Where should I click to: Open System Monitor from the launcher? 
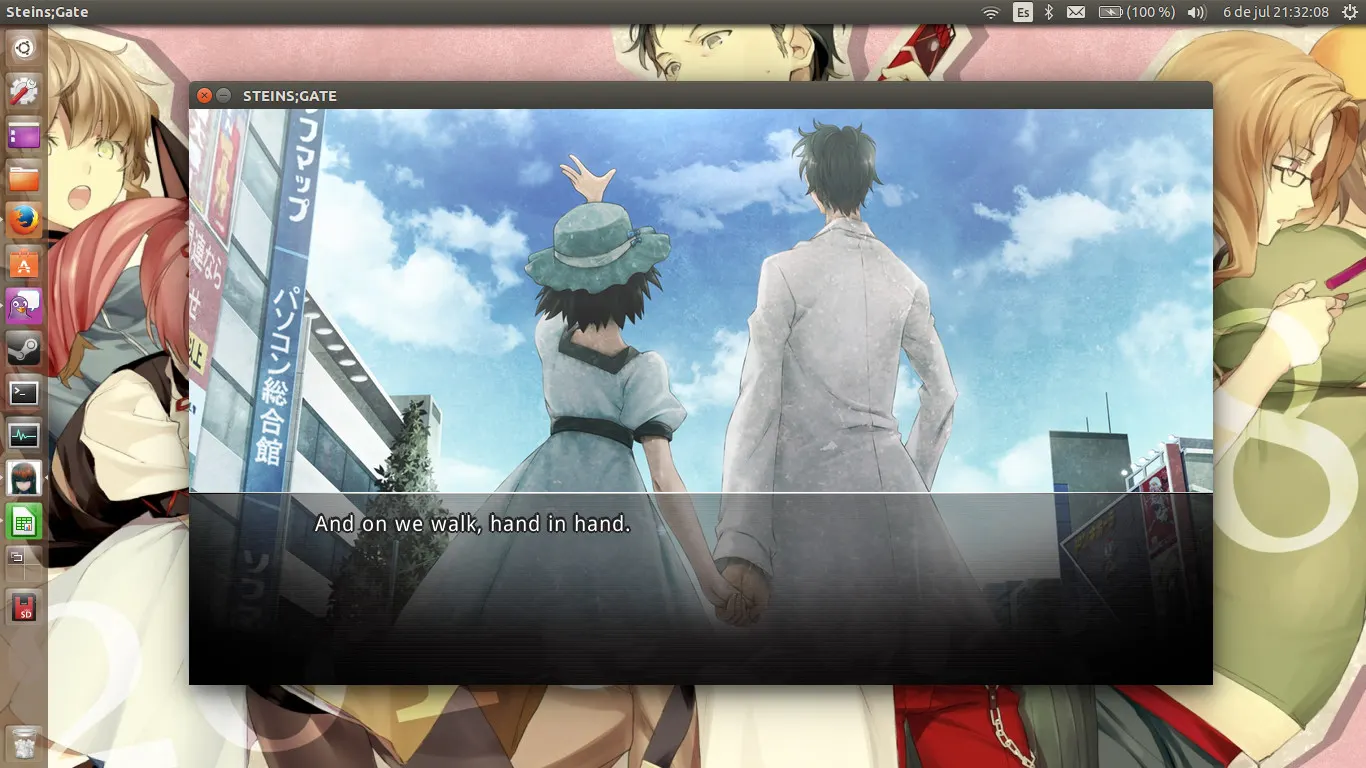23,435
